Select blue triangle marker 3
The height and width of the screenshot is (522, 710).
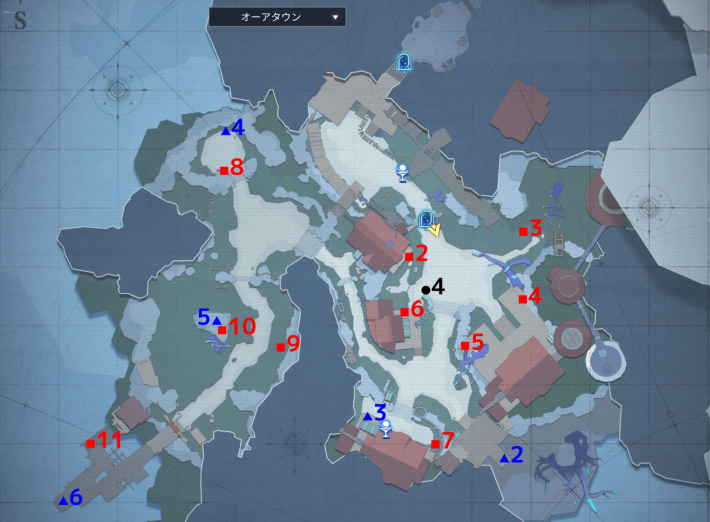[367, 416]
